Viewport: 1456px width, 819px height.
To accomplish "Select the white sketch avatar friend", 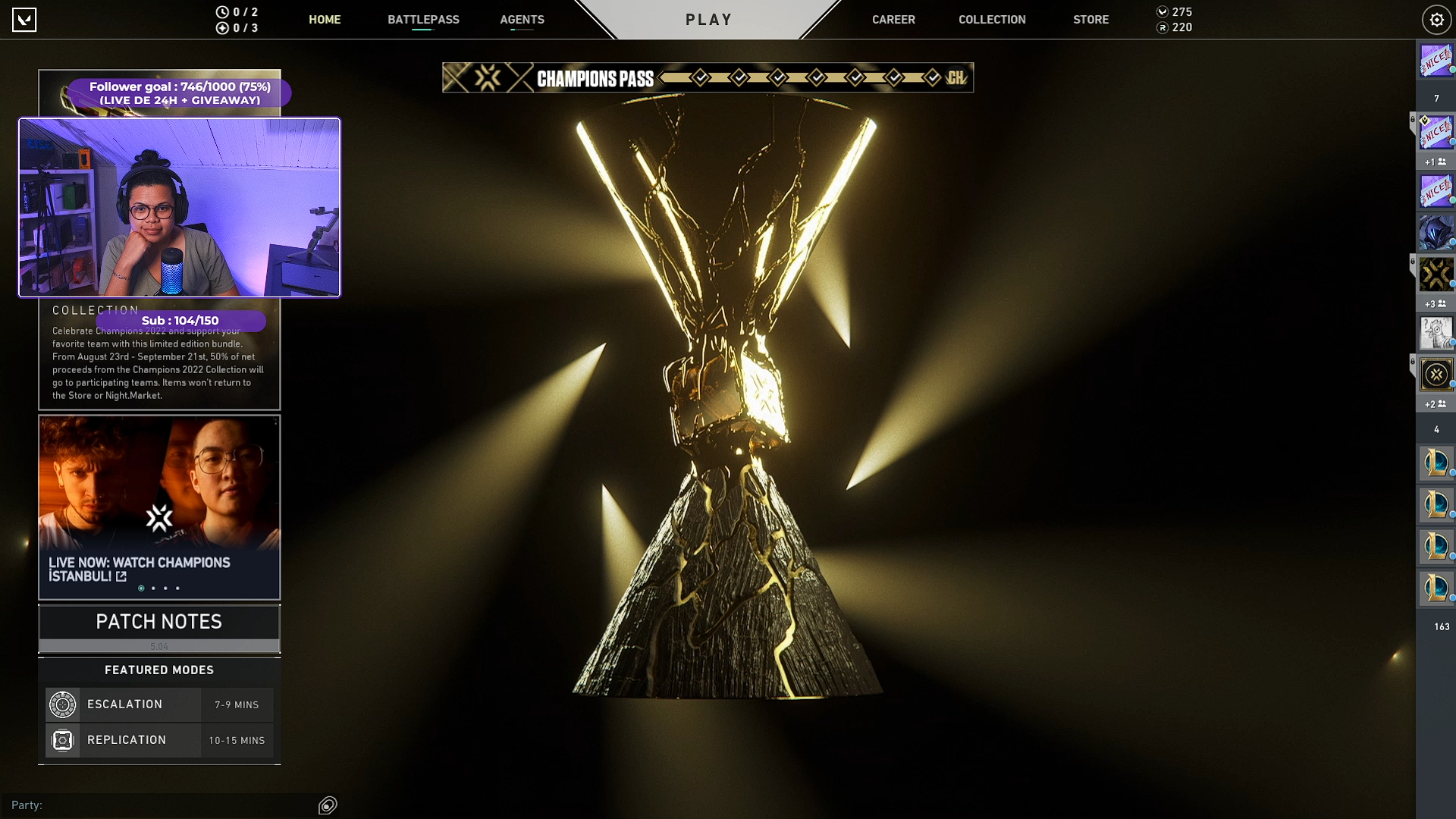I will (1436, 332).
